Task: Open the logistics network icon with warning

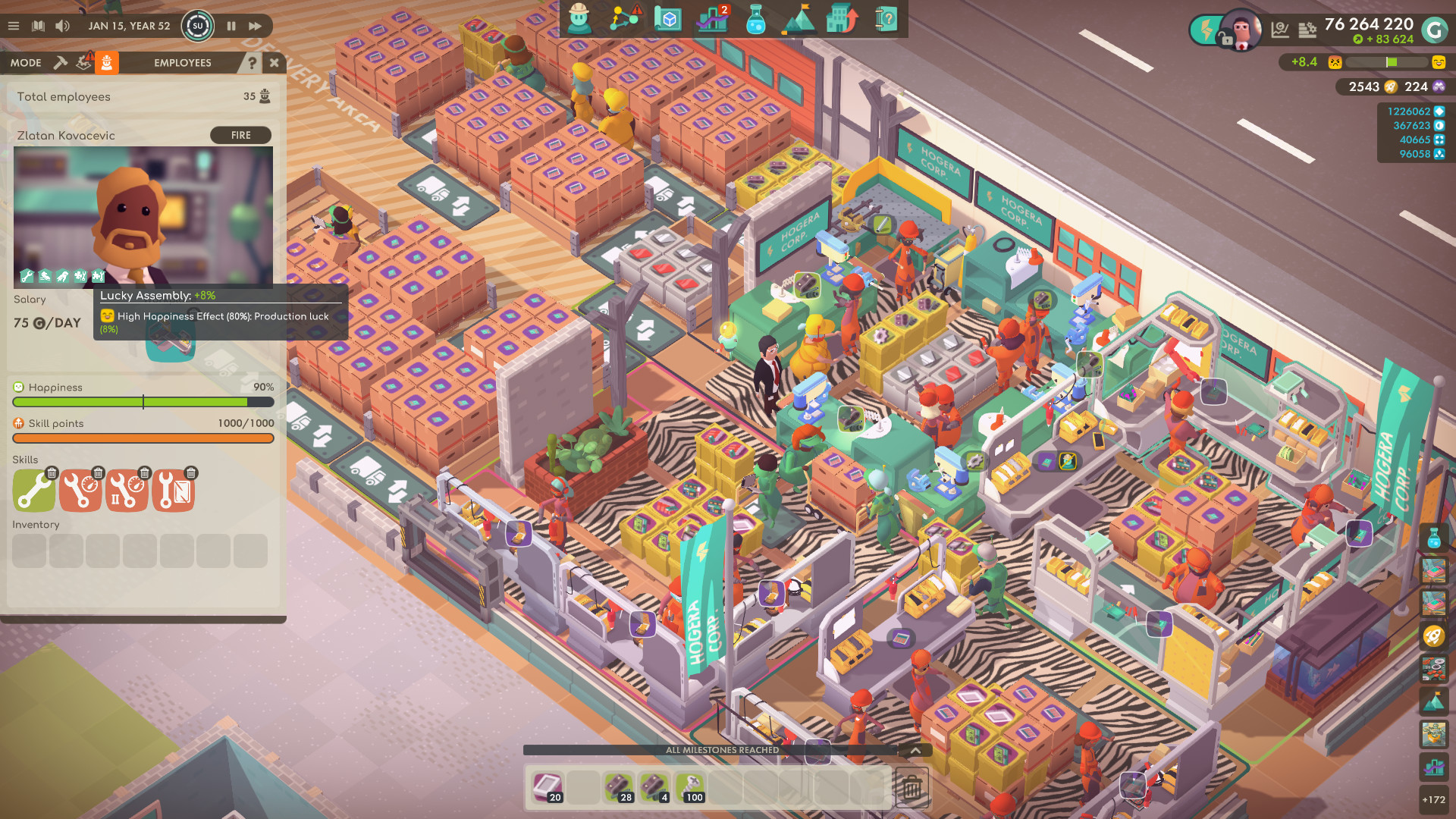Action: pos(622,20)
